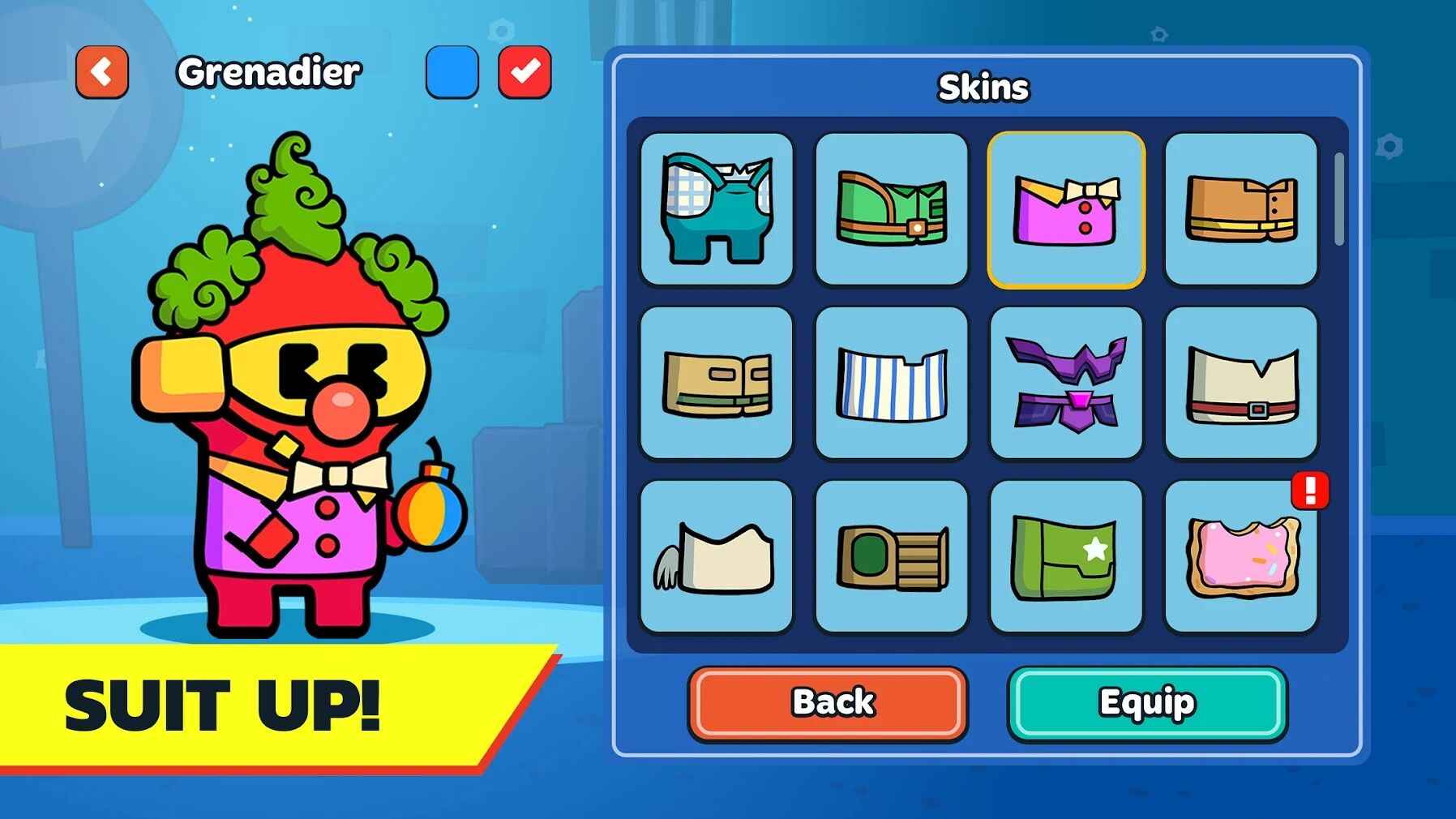Choose the white robe with red belt skin
Image resolution: width=1456 pixels, height=819 pixels.
(1240, 383)
